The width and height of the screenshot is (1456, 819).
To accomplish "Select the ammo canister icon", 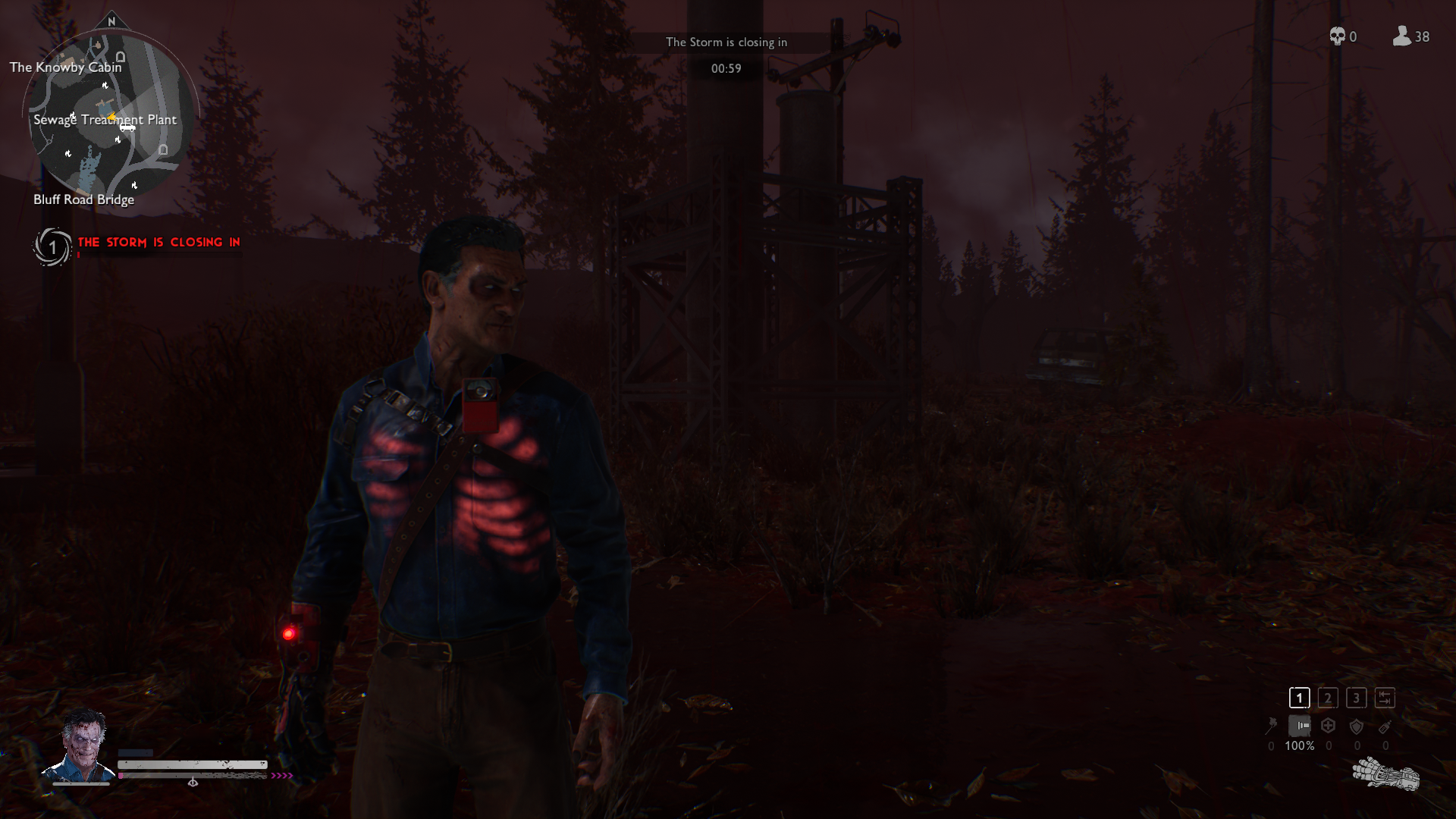I will tap(1385, 726).
